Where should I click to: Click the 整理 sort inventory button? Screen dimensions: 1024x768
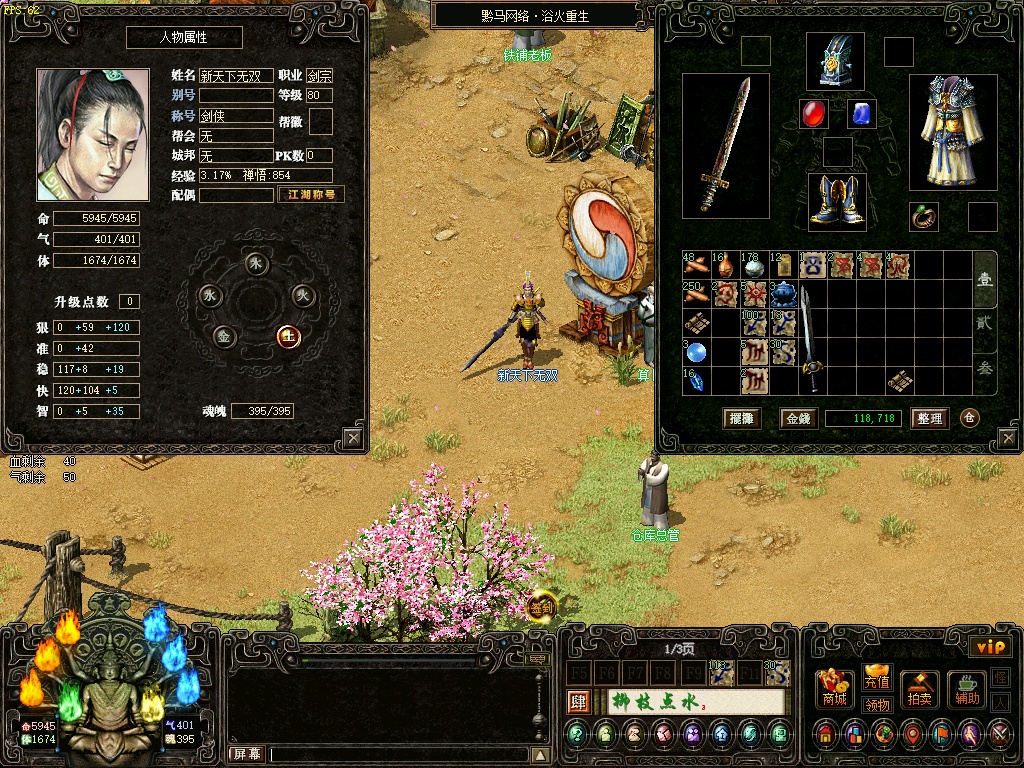pyautogui.click(x=929, y=419)
